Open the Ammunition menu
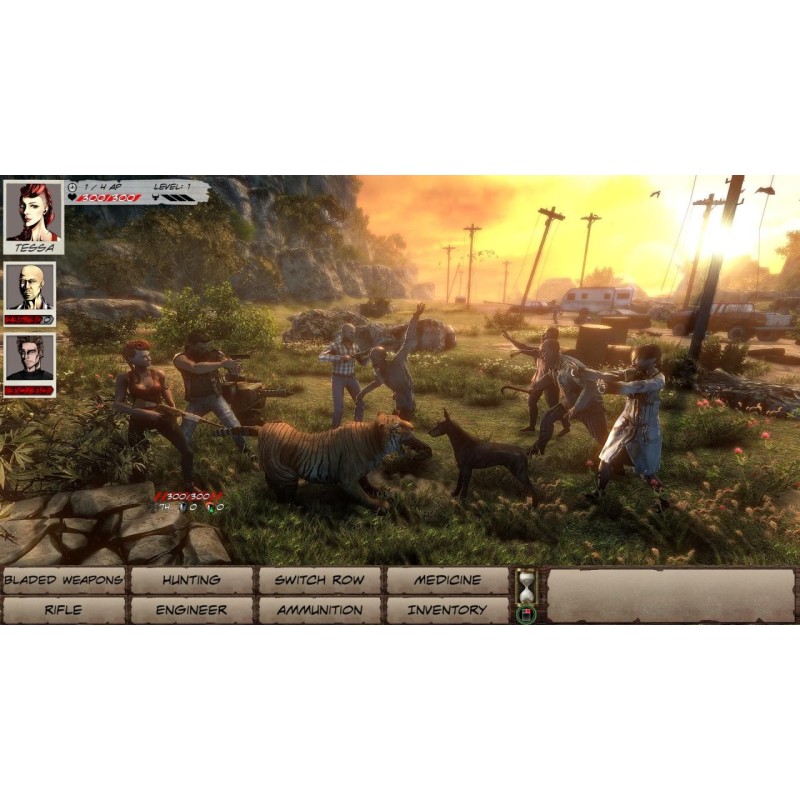The image size is (800, 800). (x=320, y=610)
